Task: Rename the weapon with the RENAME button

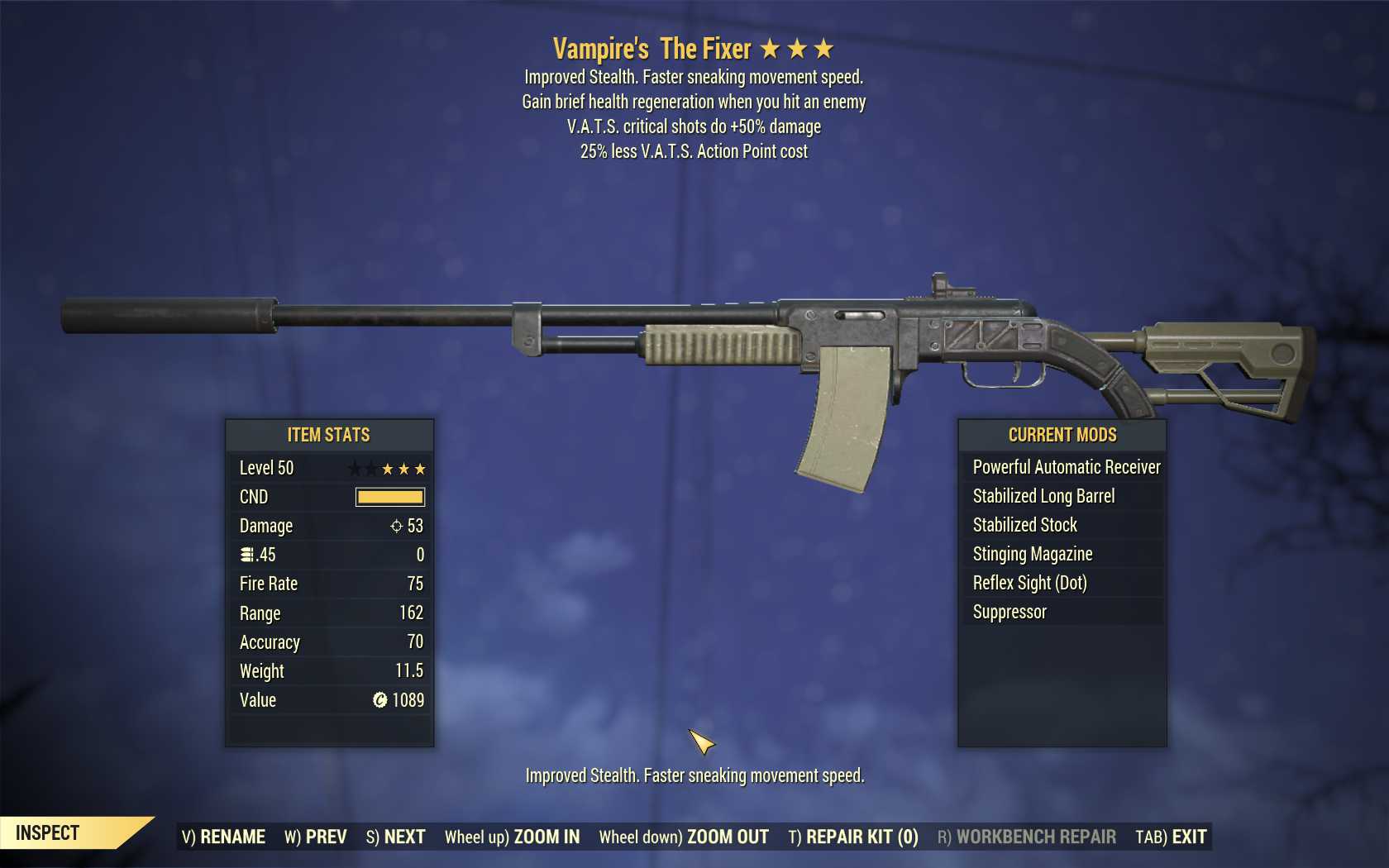Action: pos(223,837)
